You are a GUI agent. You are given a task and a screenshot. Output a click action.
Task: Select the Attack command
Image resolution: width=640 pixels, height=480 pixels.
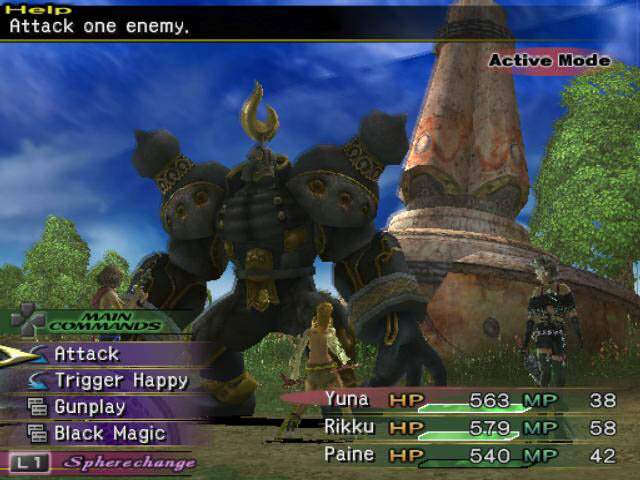pyautogui.click(x=87, y=354)
